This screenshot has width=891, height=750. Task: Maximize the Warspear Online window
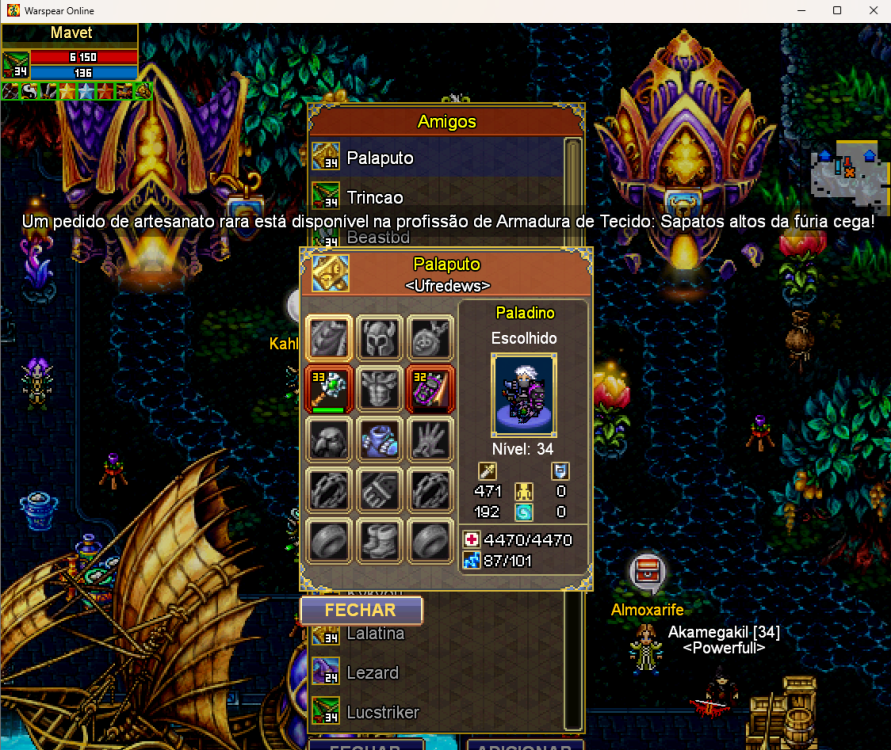pyautogui.click(x=837, y=10)
